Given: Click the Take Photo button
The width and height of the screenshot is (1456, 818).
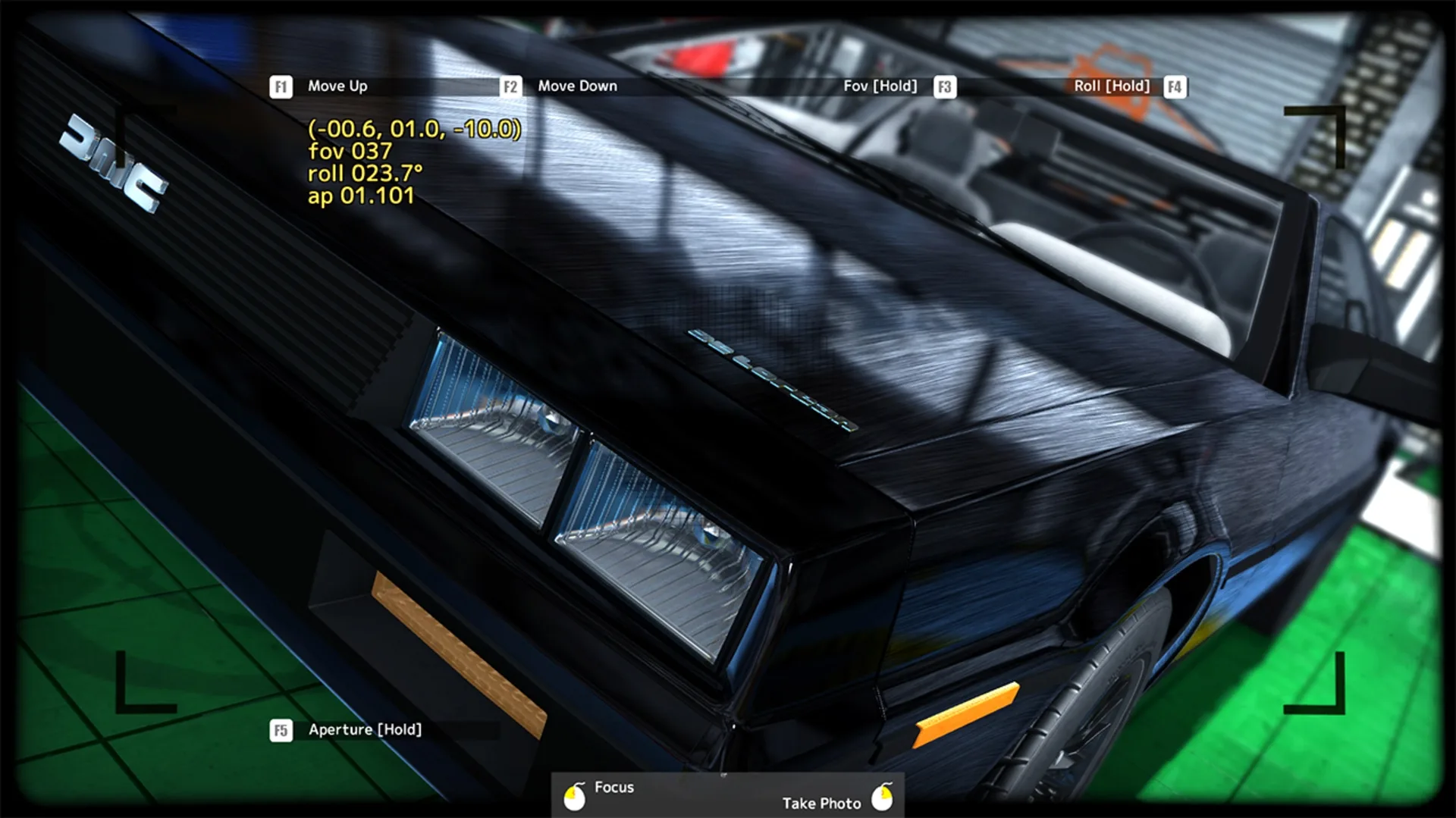Looking at the screenshot, I should point(821,803).
